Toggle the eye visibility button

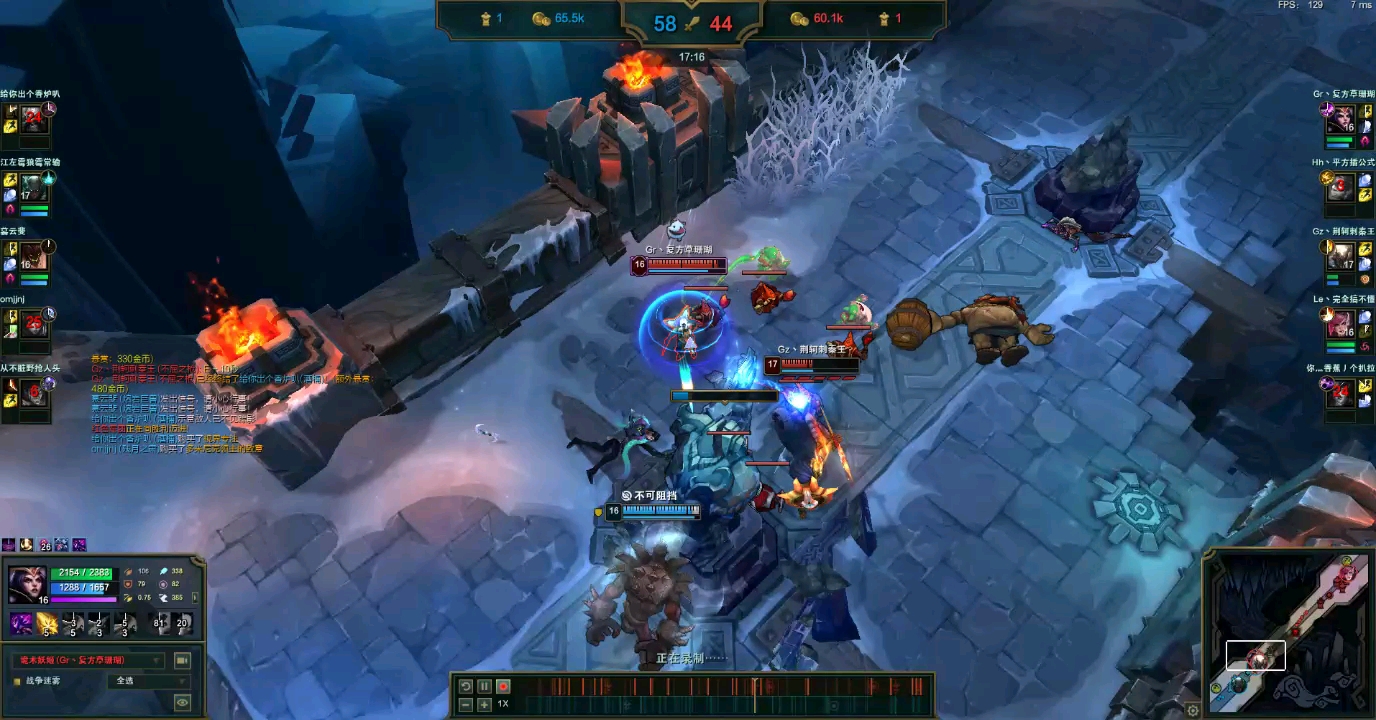[182, 702]
